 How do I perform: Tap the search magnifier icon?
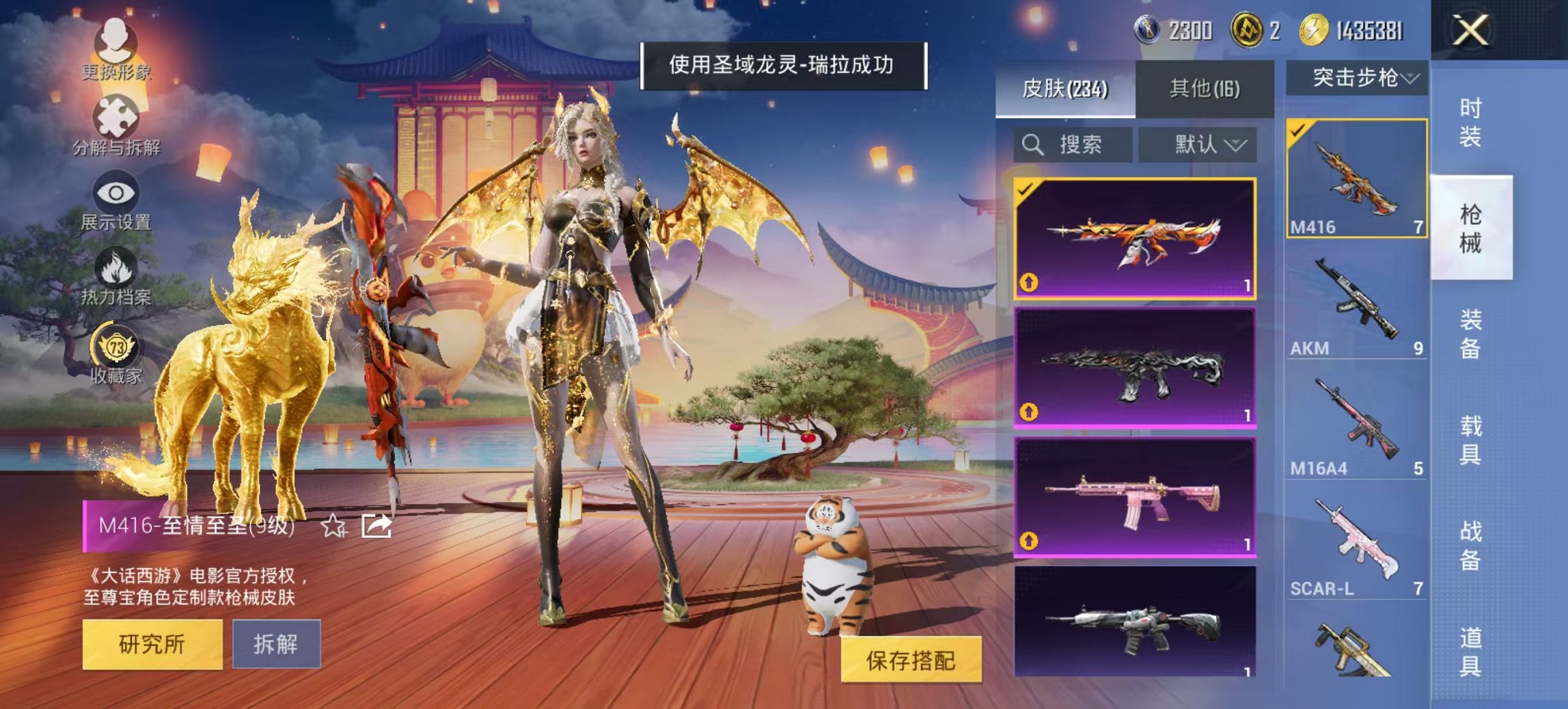tap(1032, 144)
